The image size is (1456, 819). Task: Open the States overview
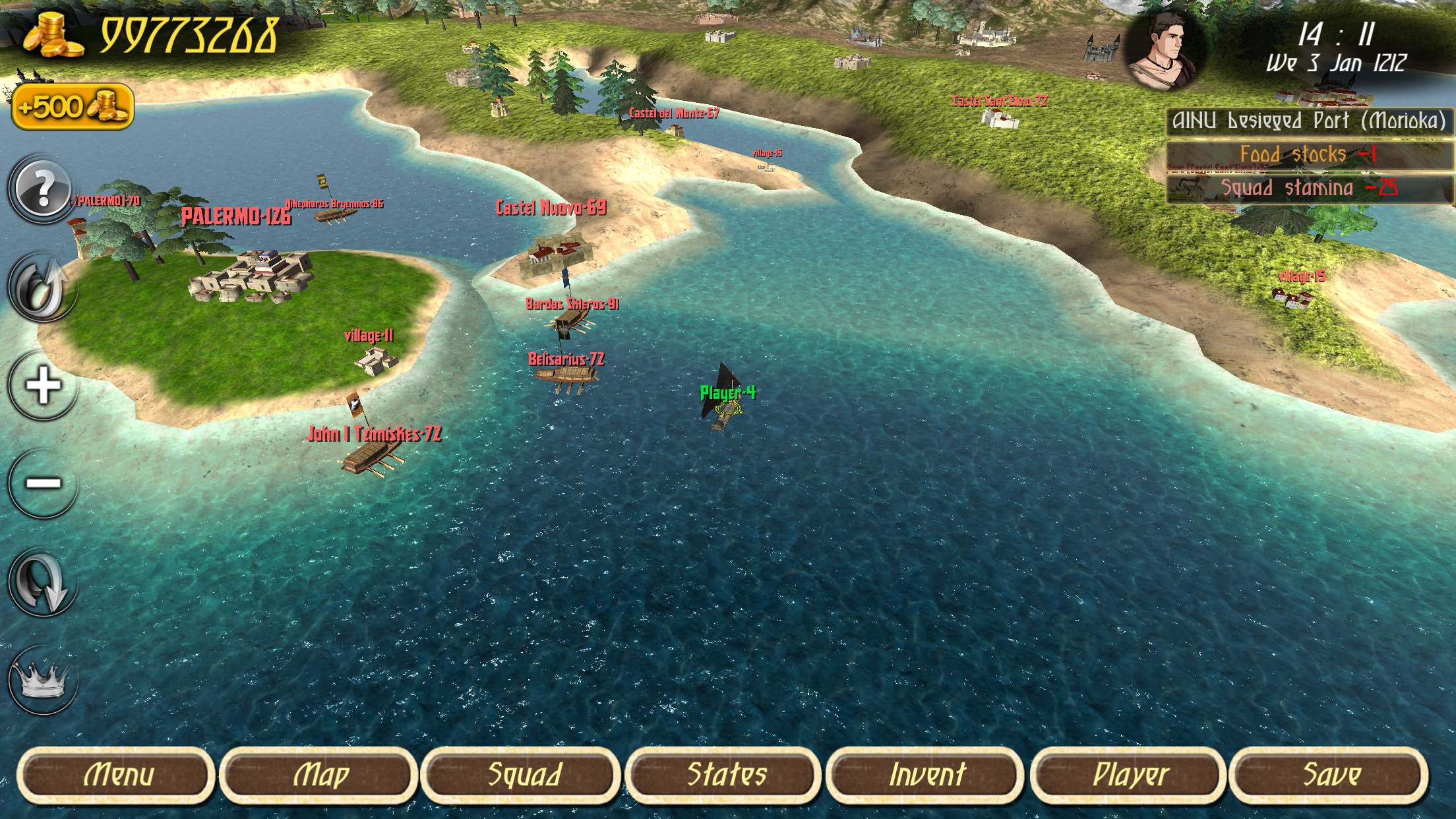tap(725, 775)
